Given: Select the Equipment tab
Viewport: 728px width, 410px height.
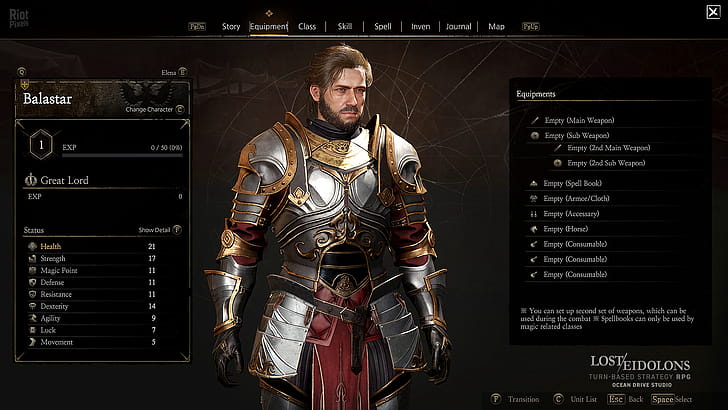Looking at the screenshot, I should coord(268,26).
